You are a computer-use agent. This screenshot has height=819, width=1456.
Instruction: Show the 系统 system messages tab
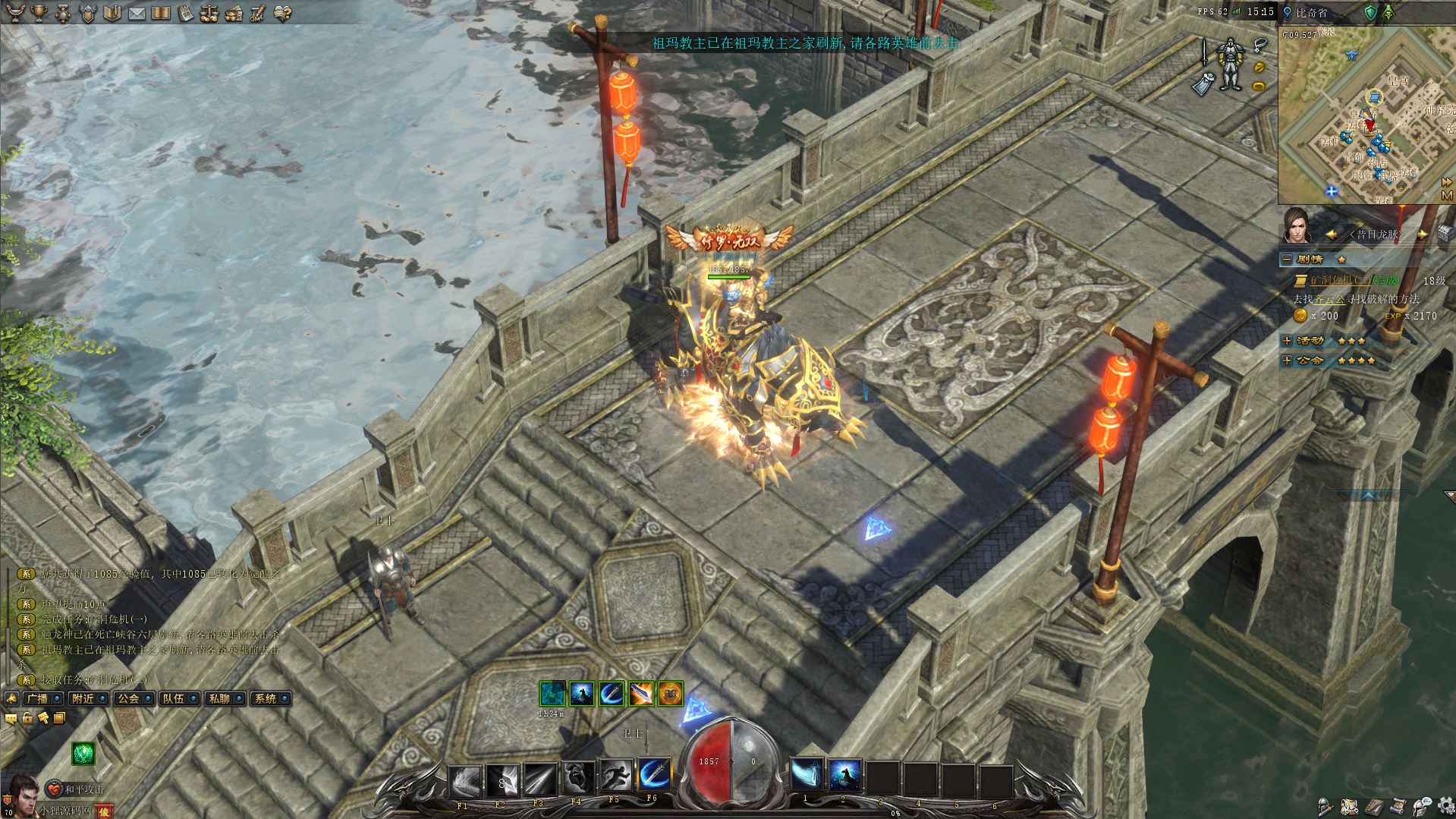(x=265, y=698)
